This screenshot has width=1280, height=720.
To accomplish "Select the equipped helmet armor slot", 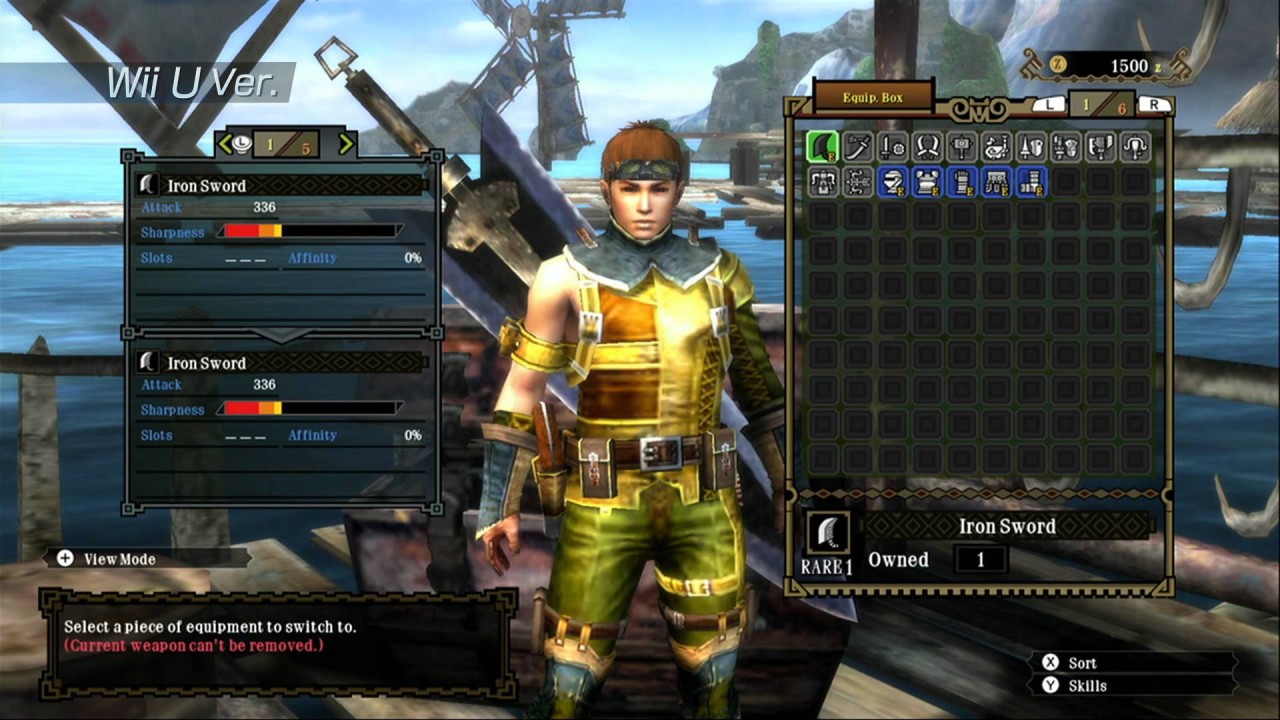I will [893, 182].
